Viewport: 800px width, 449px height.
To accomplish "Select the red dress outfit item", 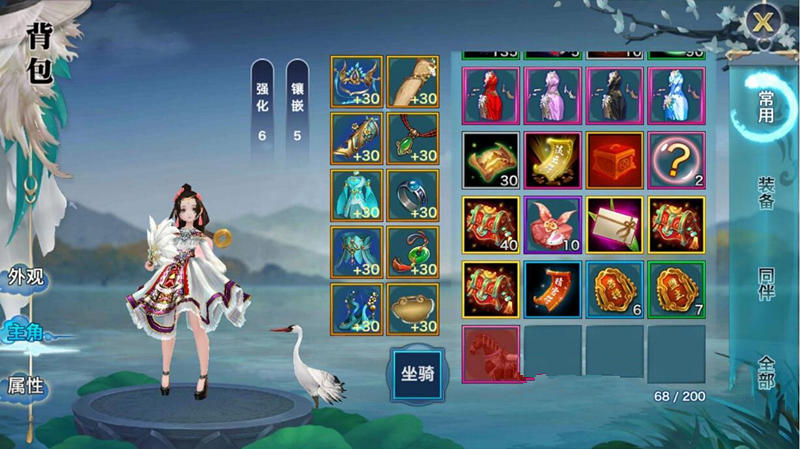I will click(490, 95).
